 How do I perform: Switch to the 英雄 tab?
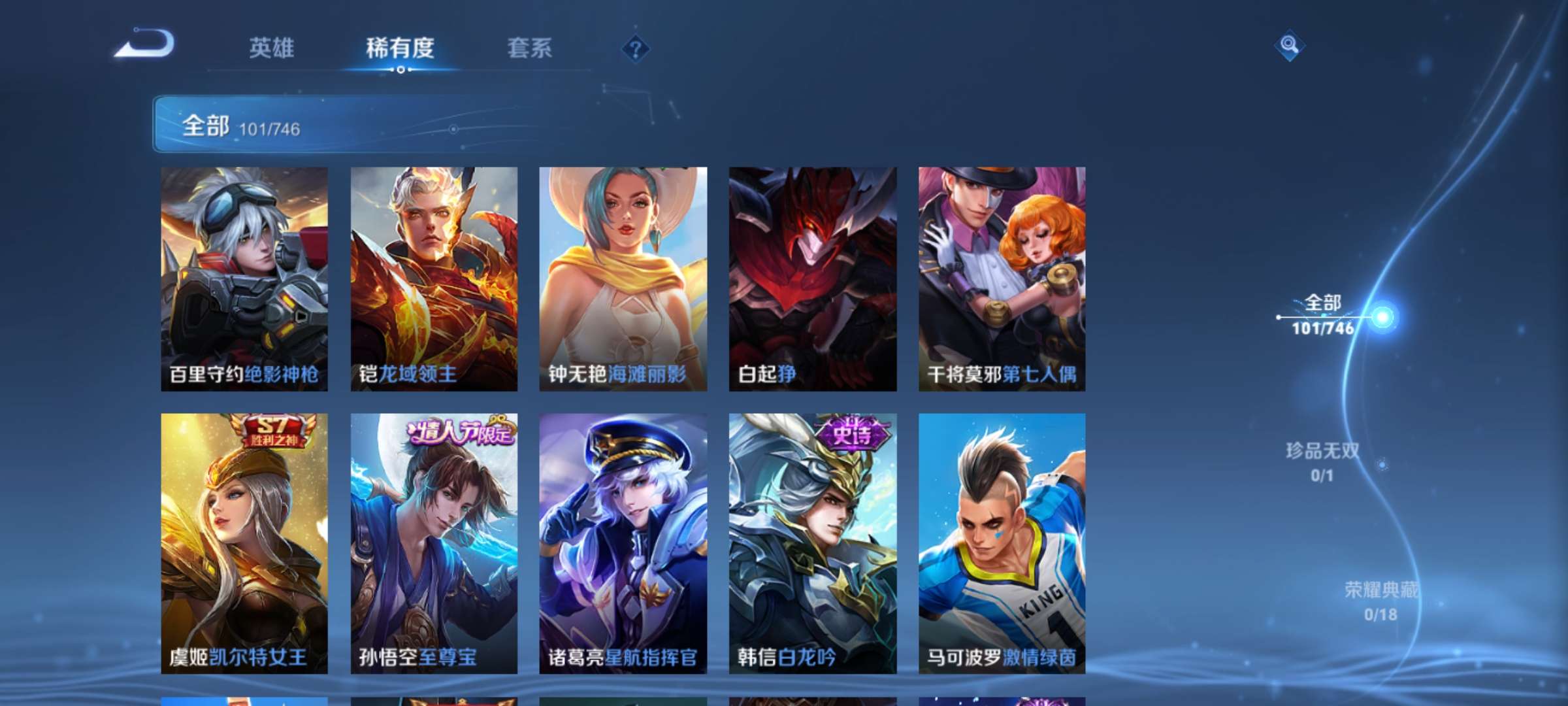pyautogui.click(x=272, y=48)
